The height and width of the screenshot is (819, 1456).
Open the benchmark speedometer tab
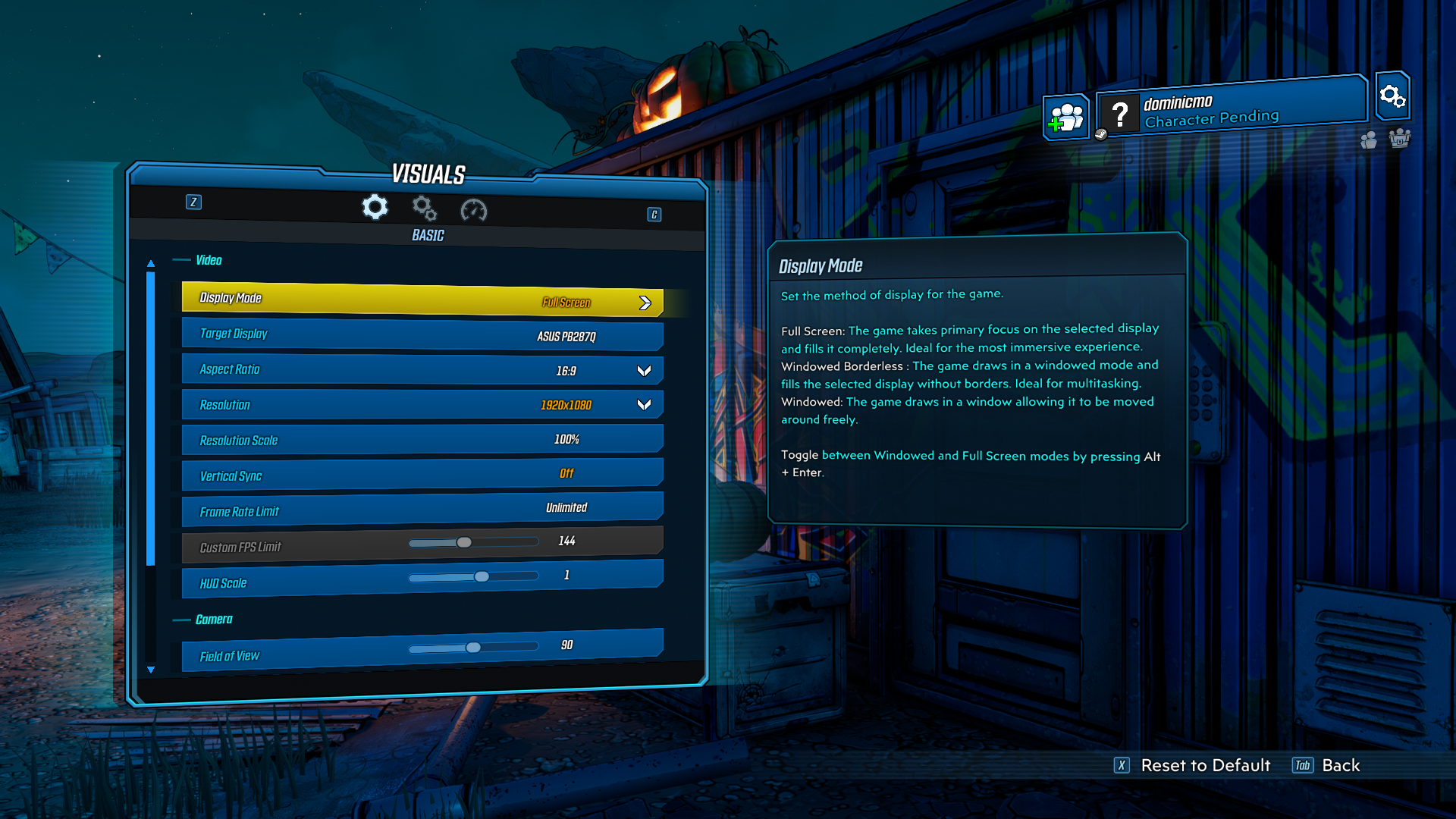[473, 210]
